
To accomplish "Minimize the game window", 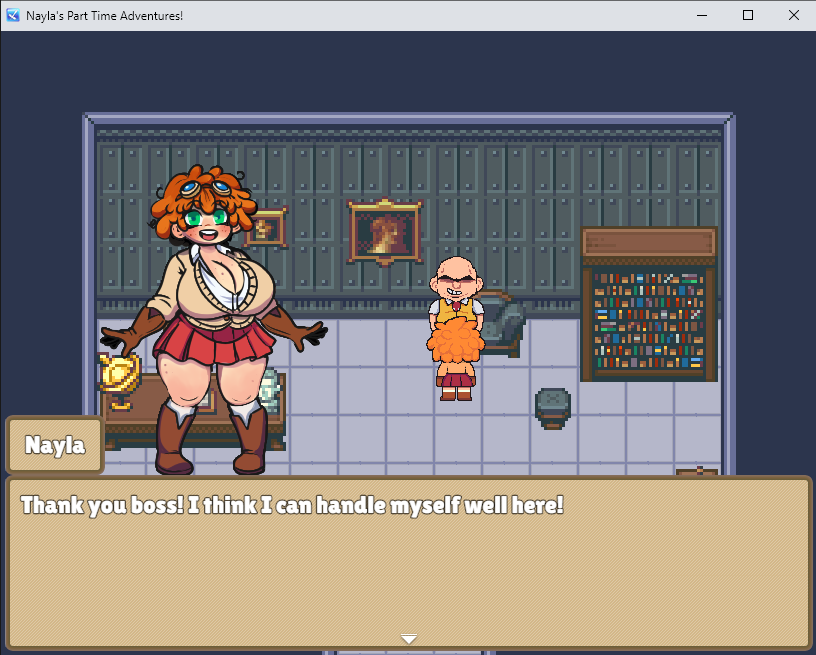I will point(701,15).
